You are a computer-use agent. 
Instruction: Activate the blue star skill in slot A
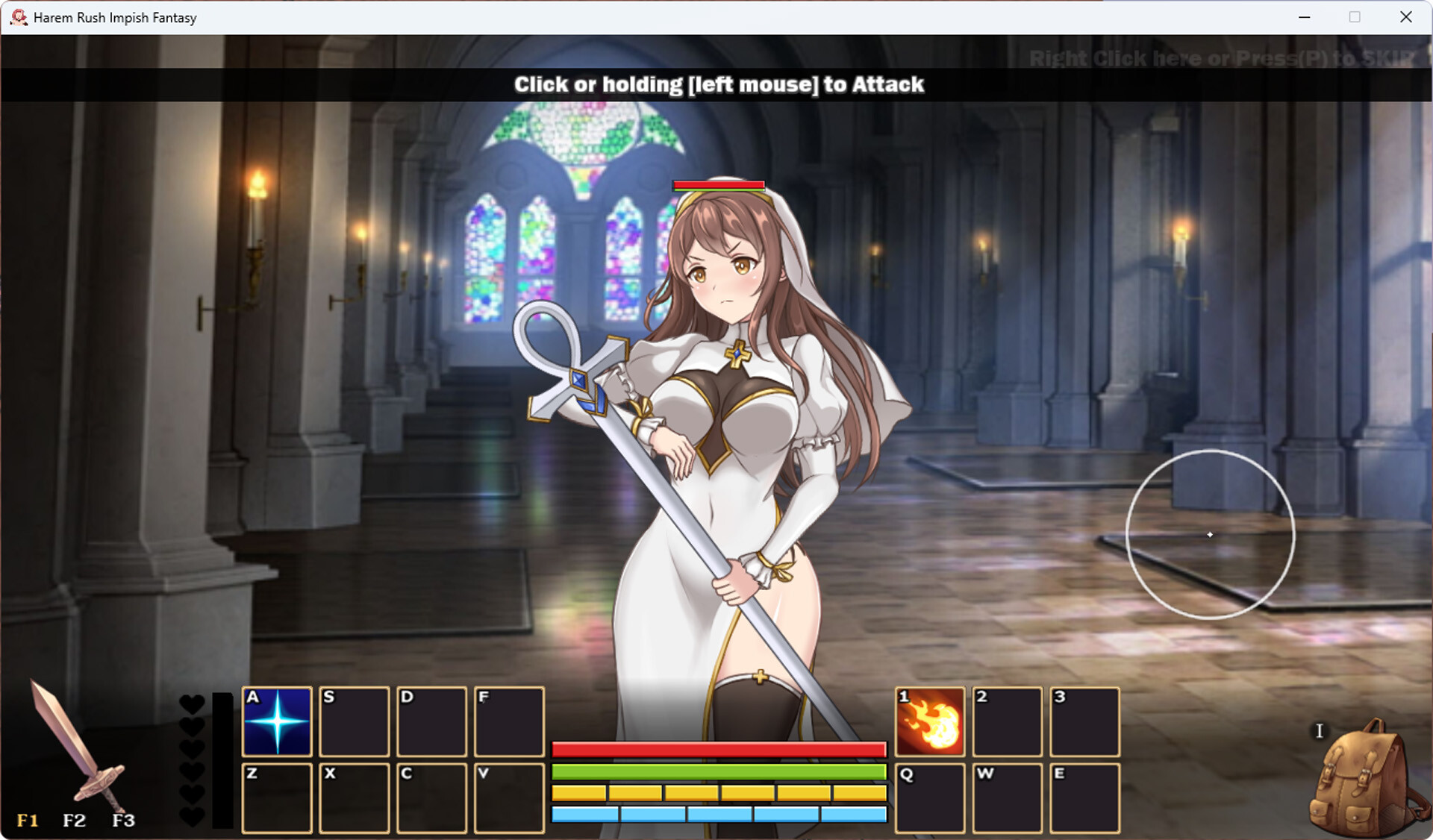tap(277, 721)
